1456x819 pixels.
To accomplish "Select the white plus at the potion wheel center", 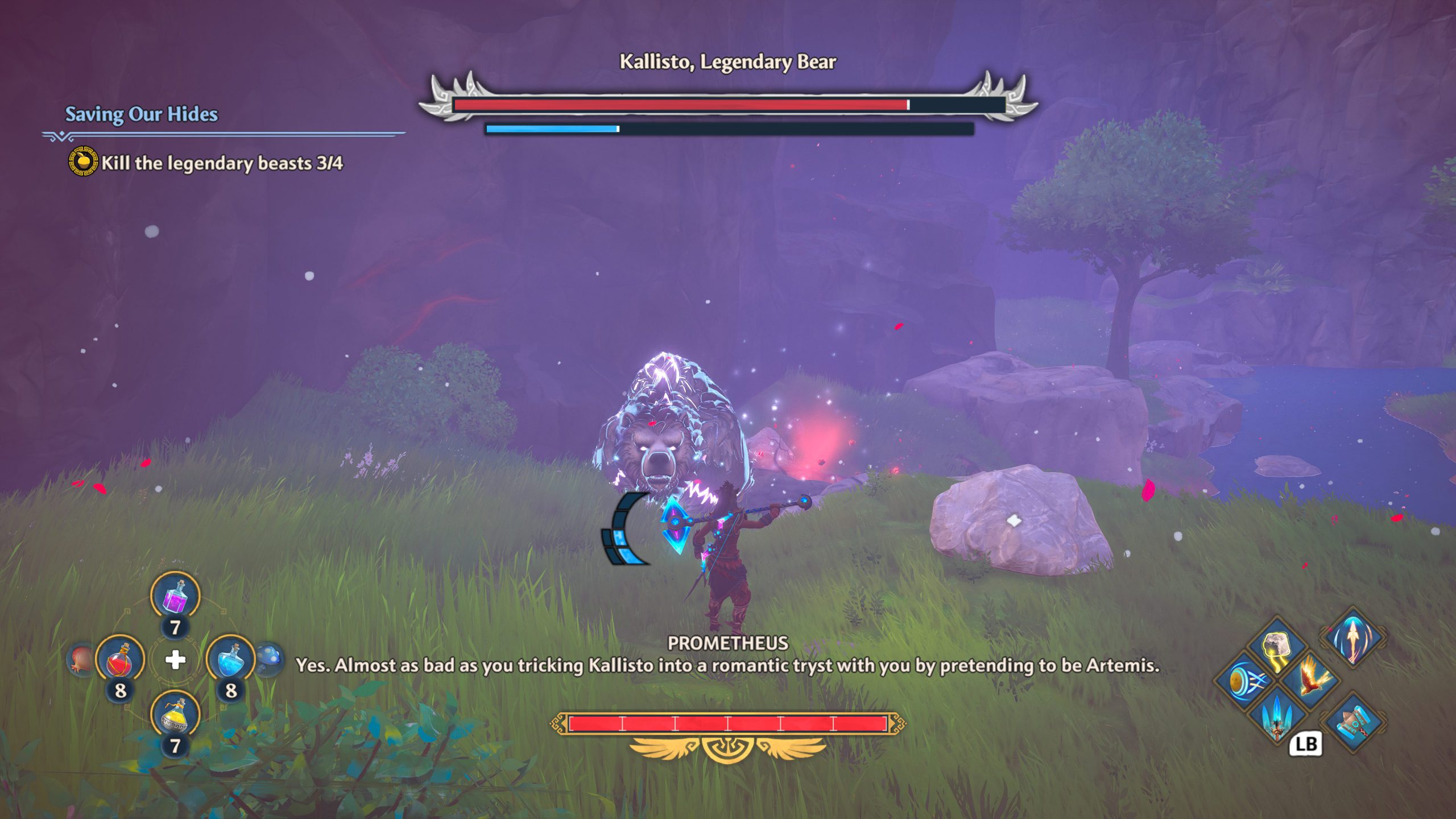I will [175, 660].
